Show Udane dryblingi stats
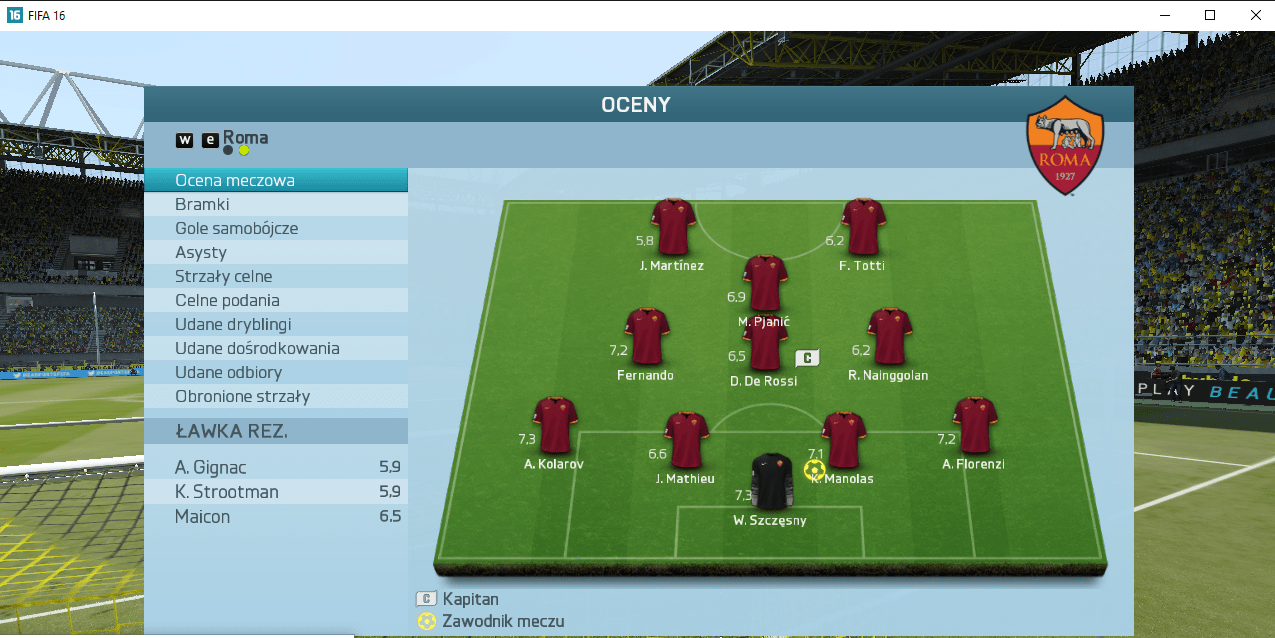This screenshot has width=1275, height=638. point(275,324)
